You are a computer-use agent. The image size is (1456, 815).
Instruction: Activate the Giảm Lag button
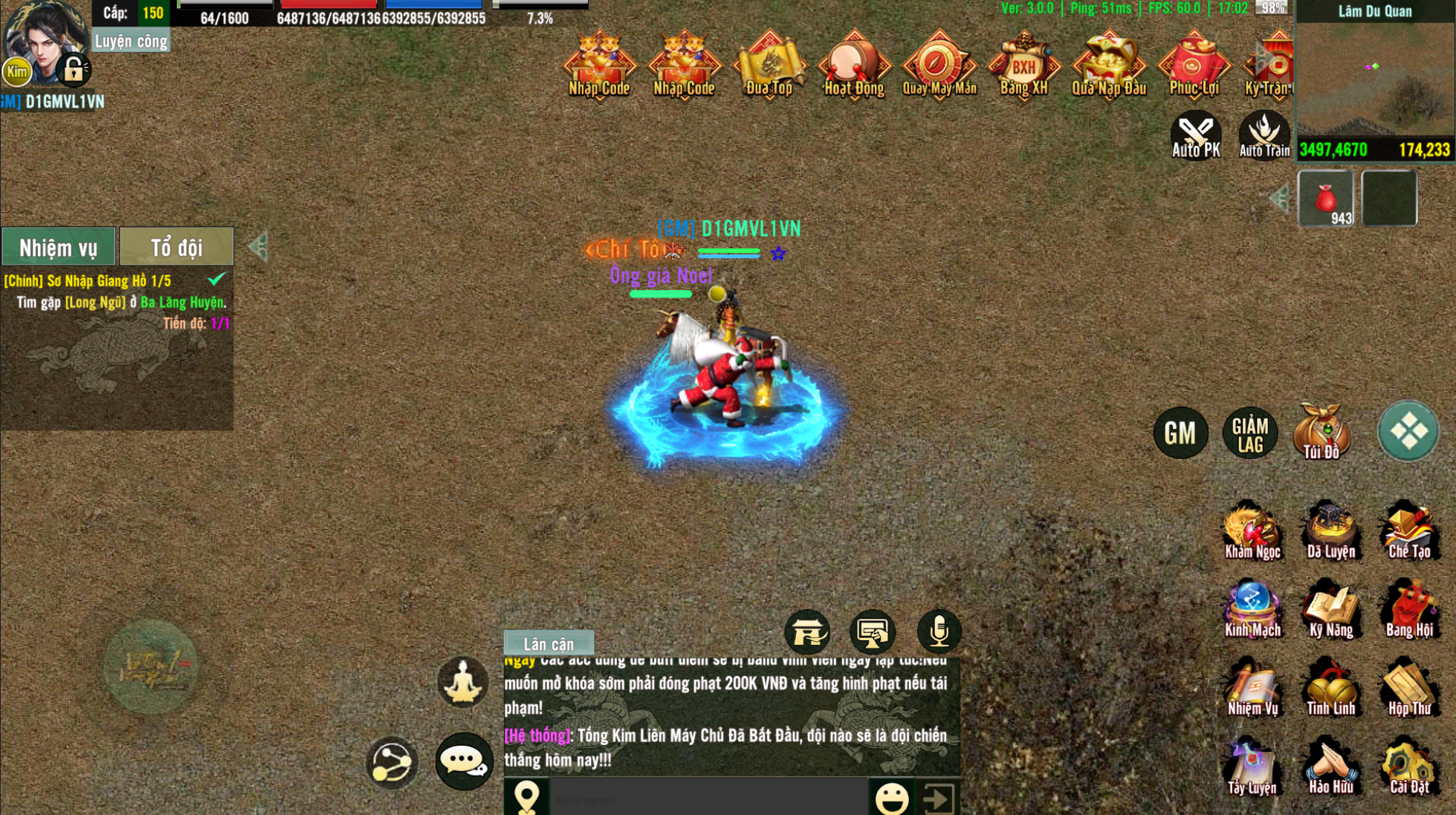pyautogui.click(x=1250, y=434)
